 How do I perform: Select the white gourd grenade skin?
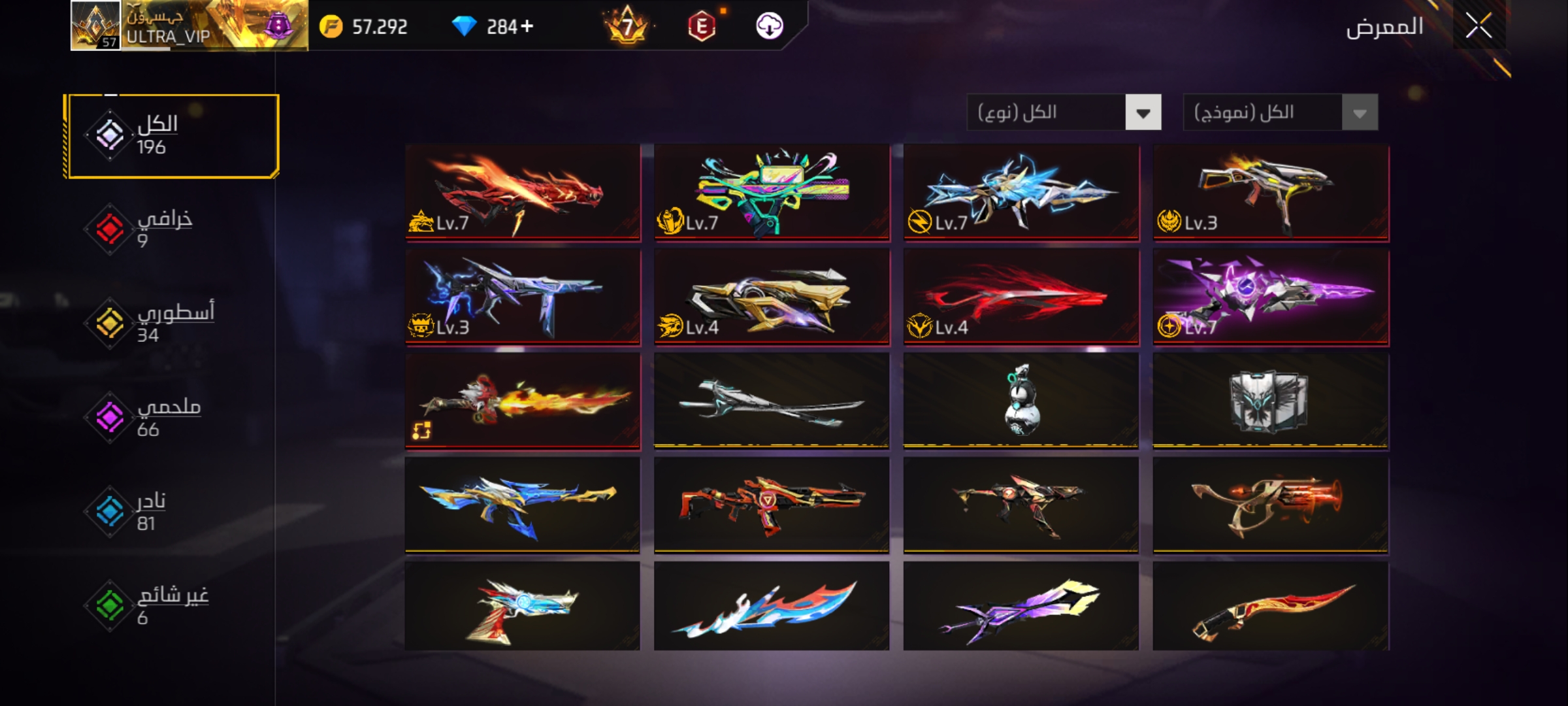[1021, 401]
